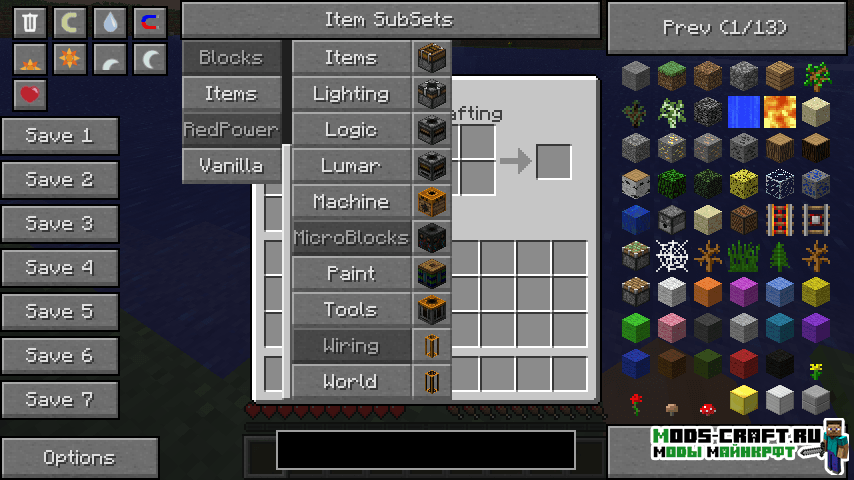Image resolution: width=854 pixels, height=480 pixels.
Task: Choose the Paint category entry
Action: [x=351, y=274]
